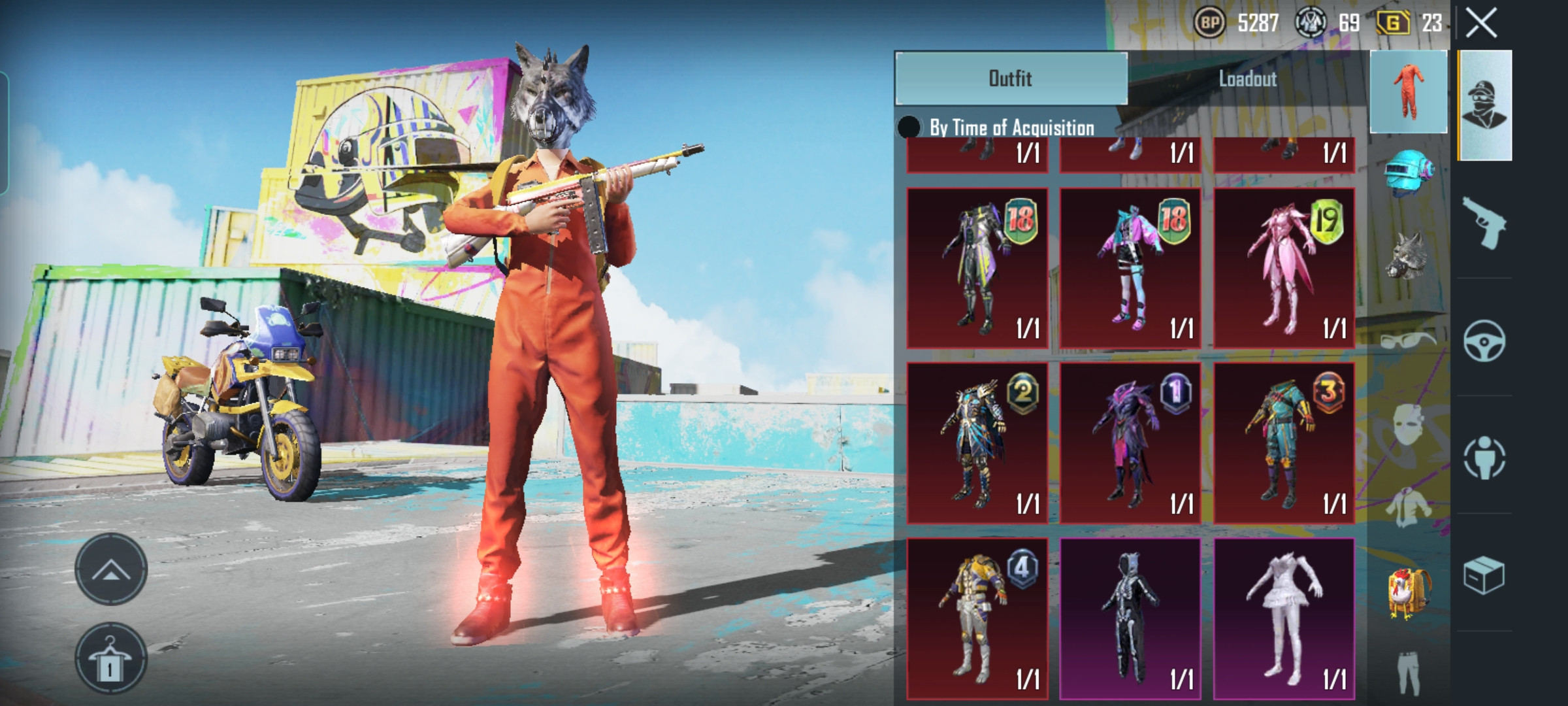This screenshot has width=1568, height=706.
Task: Choose the teal outfit numbered 3
Action: coord(1284,443)
